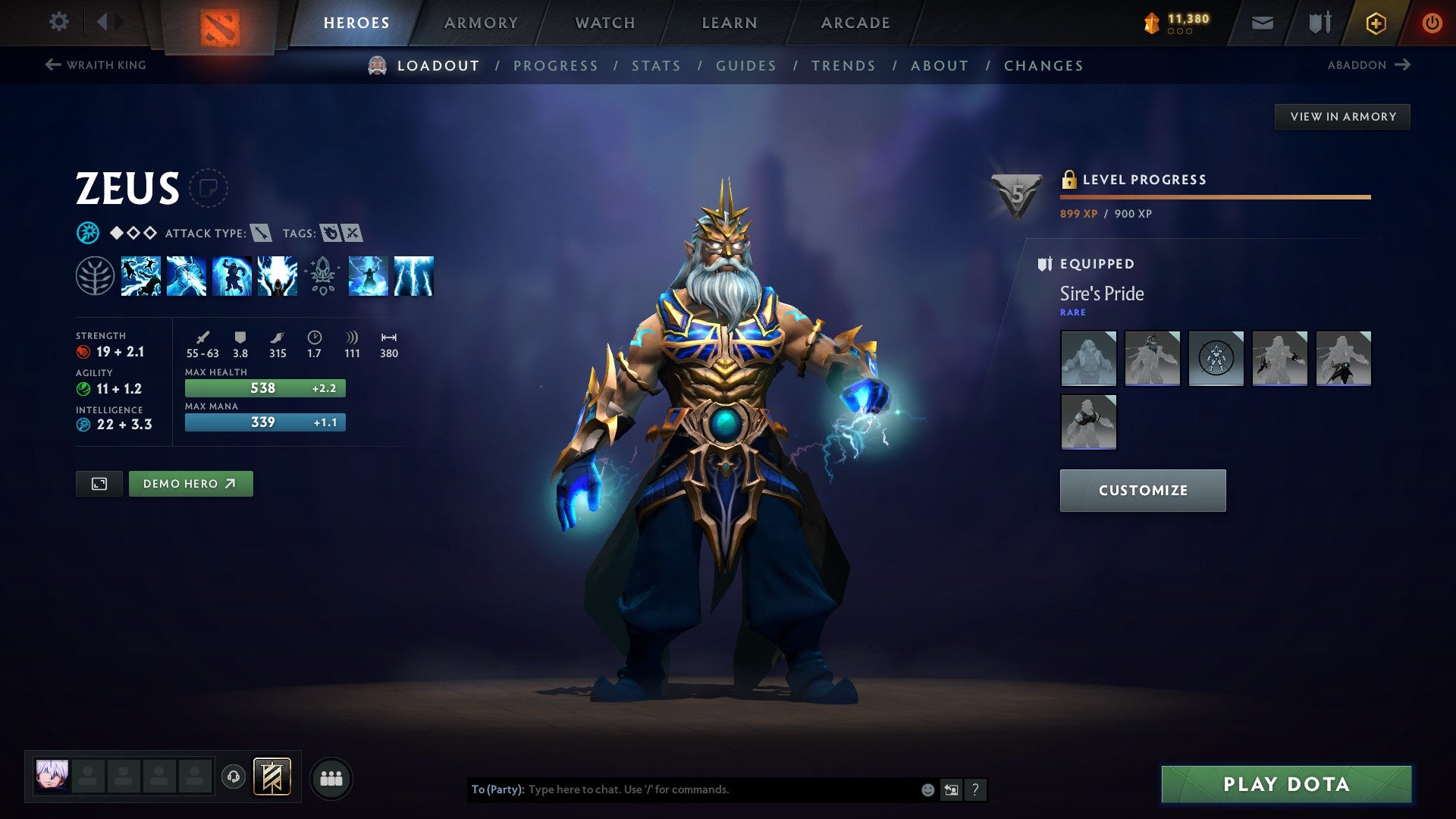Viewport: 1456px width, 819px height.
Task: Click the CUSTOMIZE button under equipped items
Action: point(1142,490)
